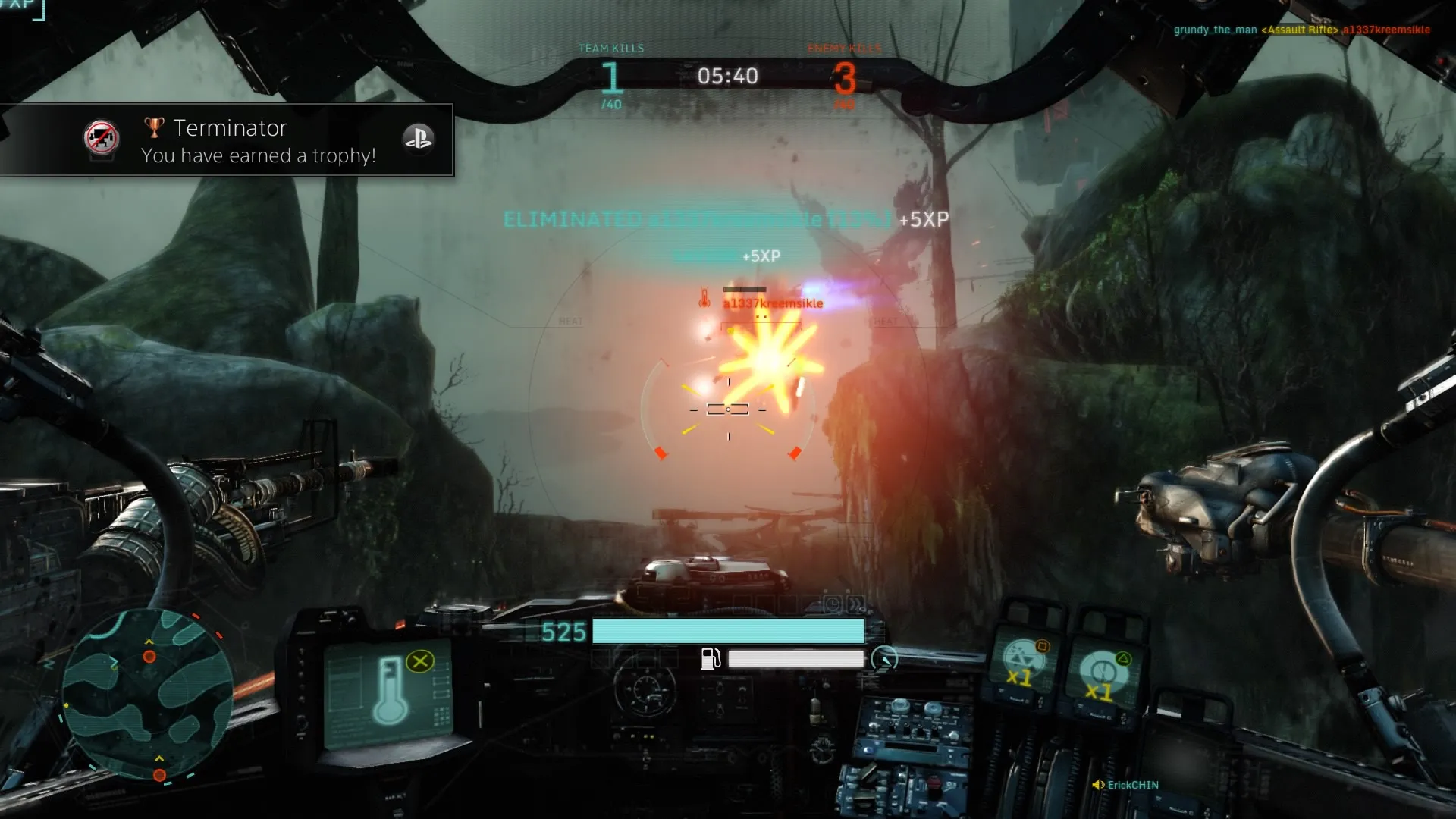Expand the double-chevron panel on the dashboard

pyautogui.click(x=855, y=604)
